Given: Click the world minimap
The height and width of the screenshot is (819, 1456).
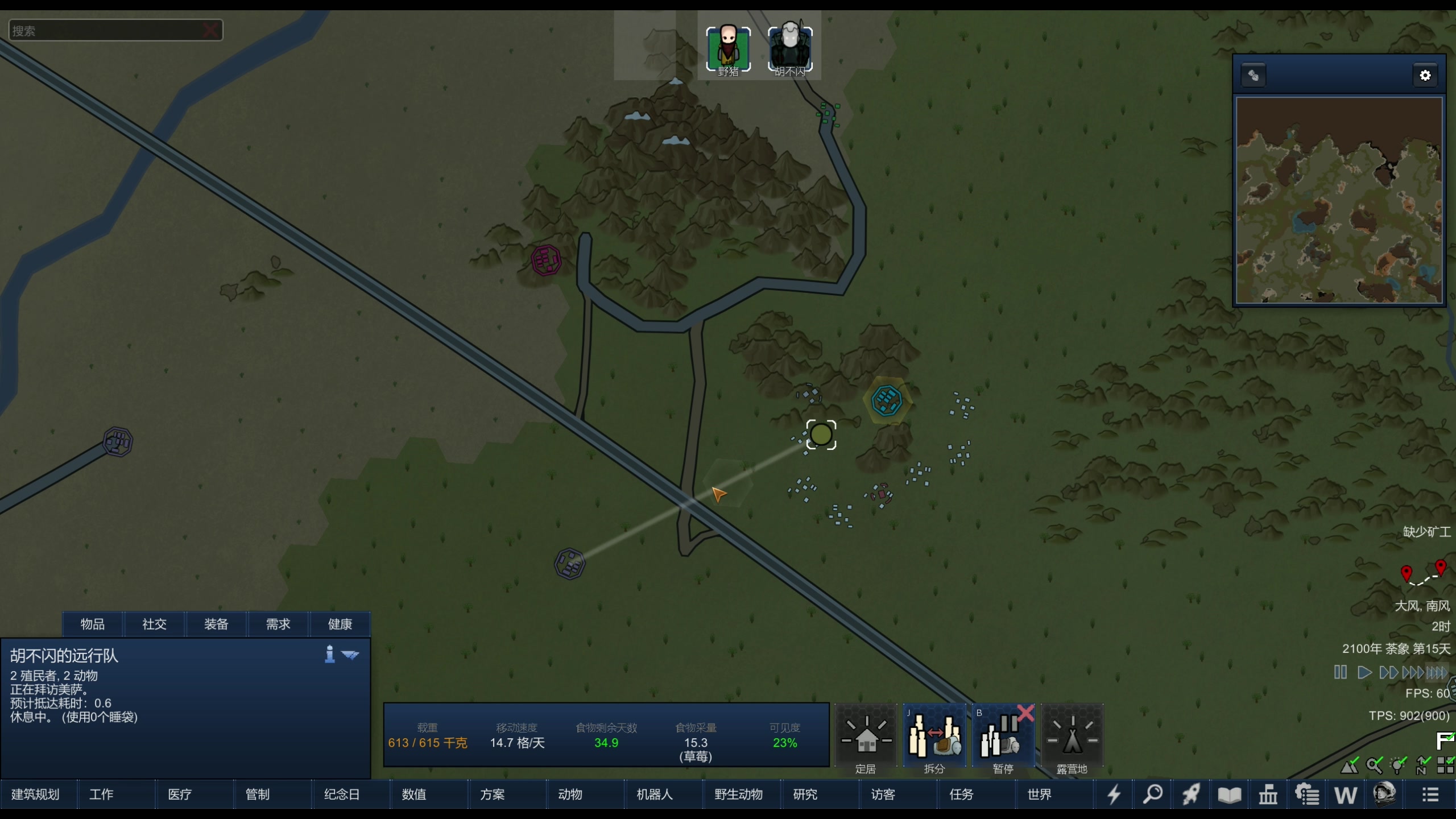Looking at the screenshot, I should point(1339,200).
